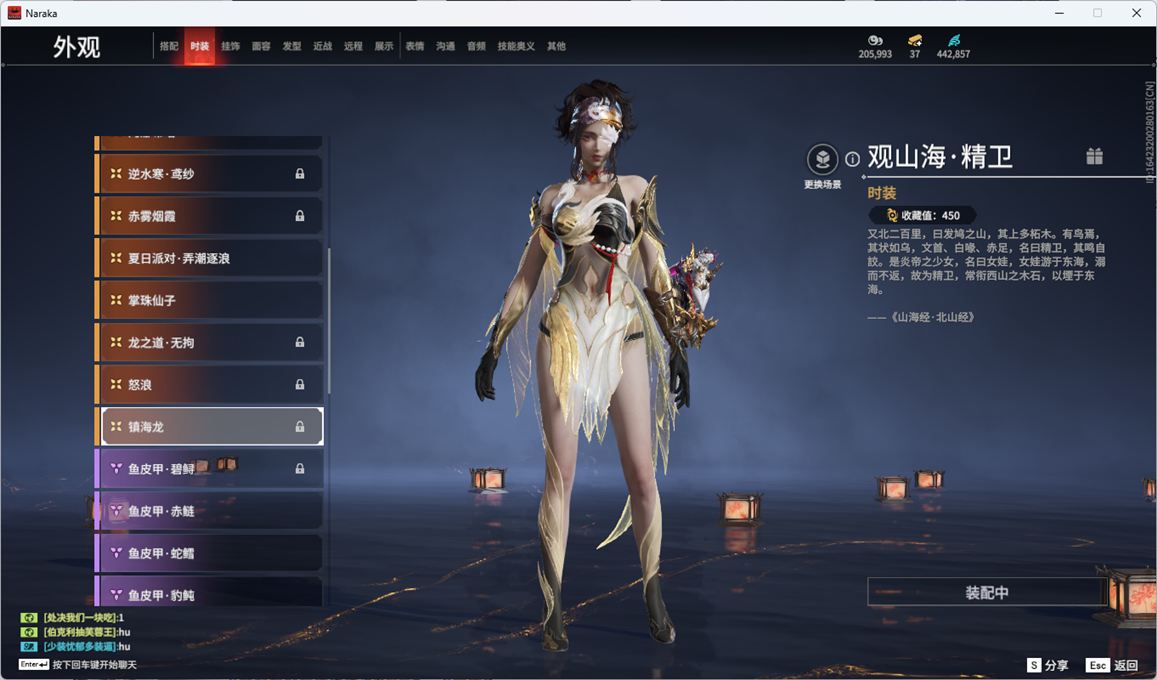The width and height of the screenshot is (1157, 680).
Task: Click the 更换场景 change scene button
Action: pos(822,160)
